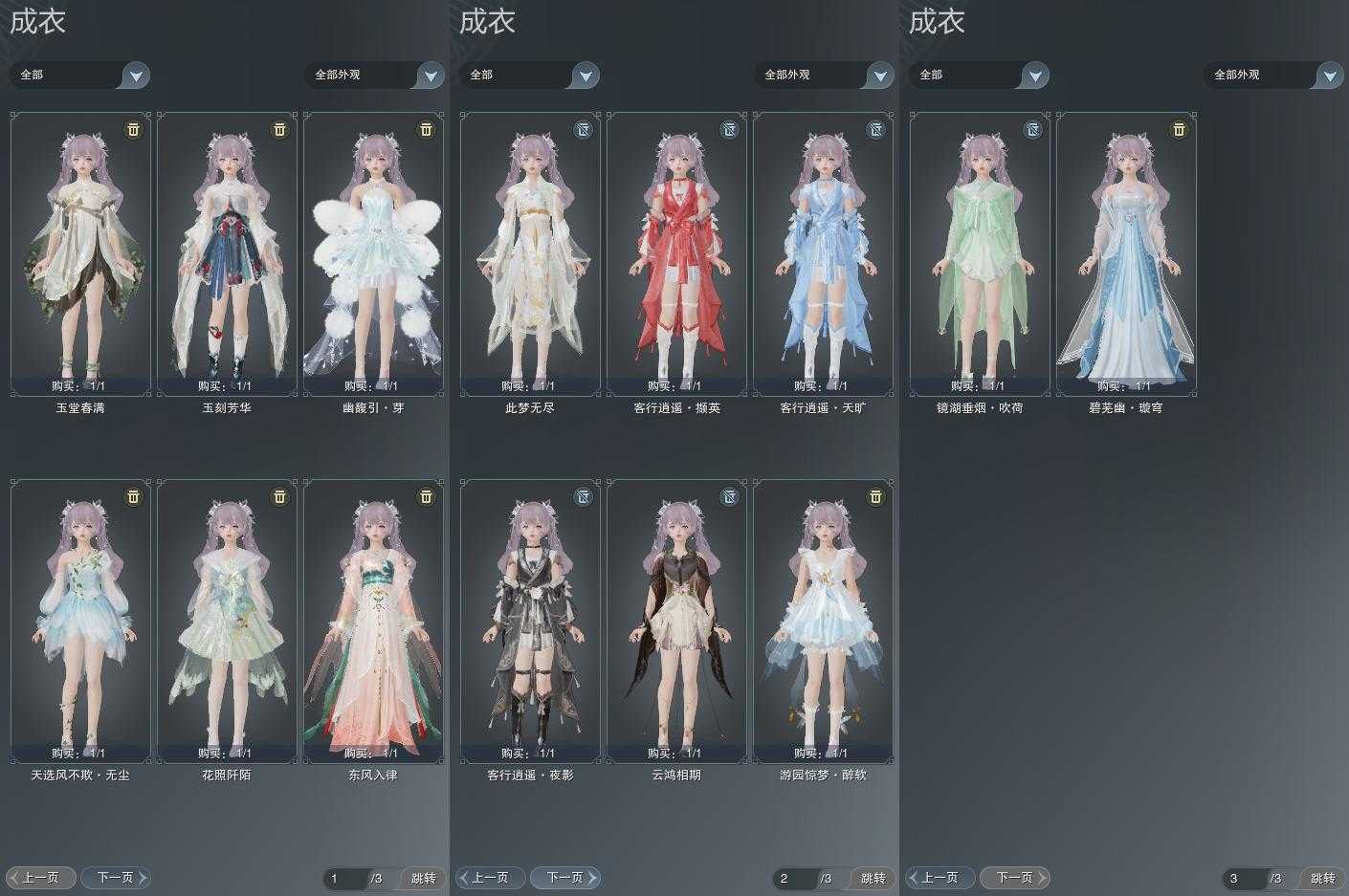1349x896 pixels.
Task: Click the page number field showing 3
Action: click(x=1244, y=878)
